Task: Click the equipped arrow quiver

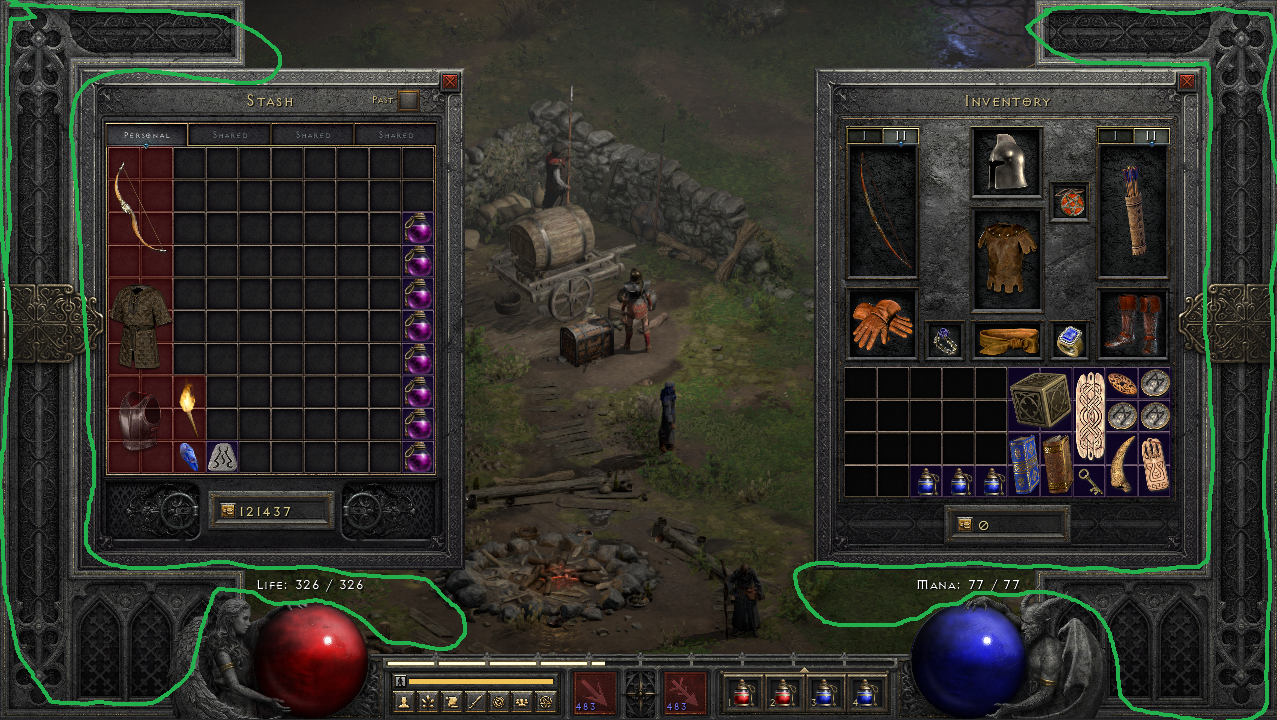Action: (1132, 212)
